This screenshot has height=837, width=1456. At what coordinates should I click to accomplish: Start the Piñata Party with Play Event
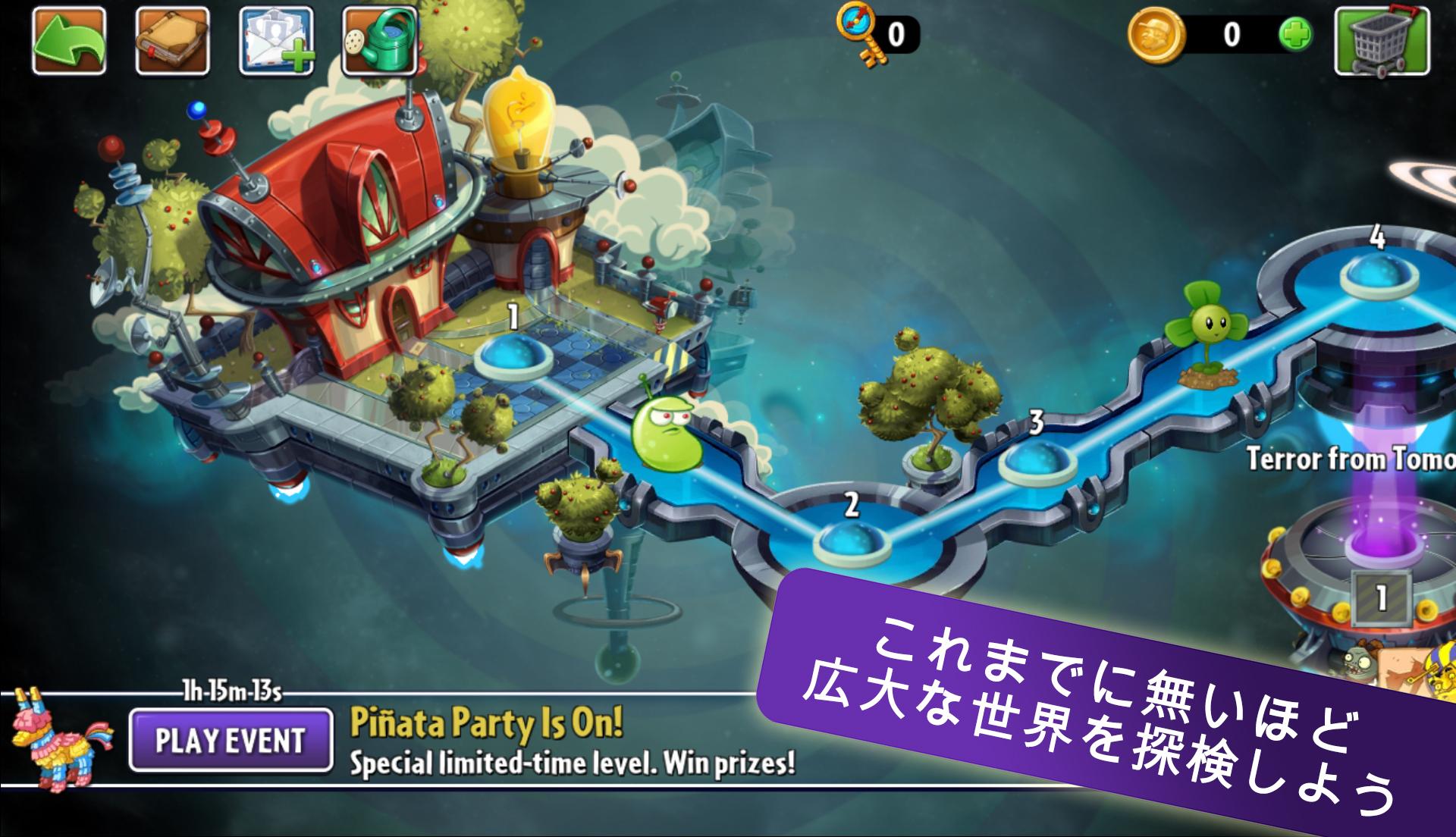(x=231, y=739)
